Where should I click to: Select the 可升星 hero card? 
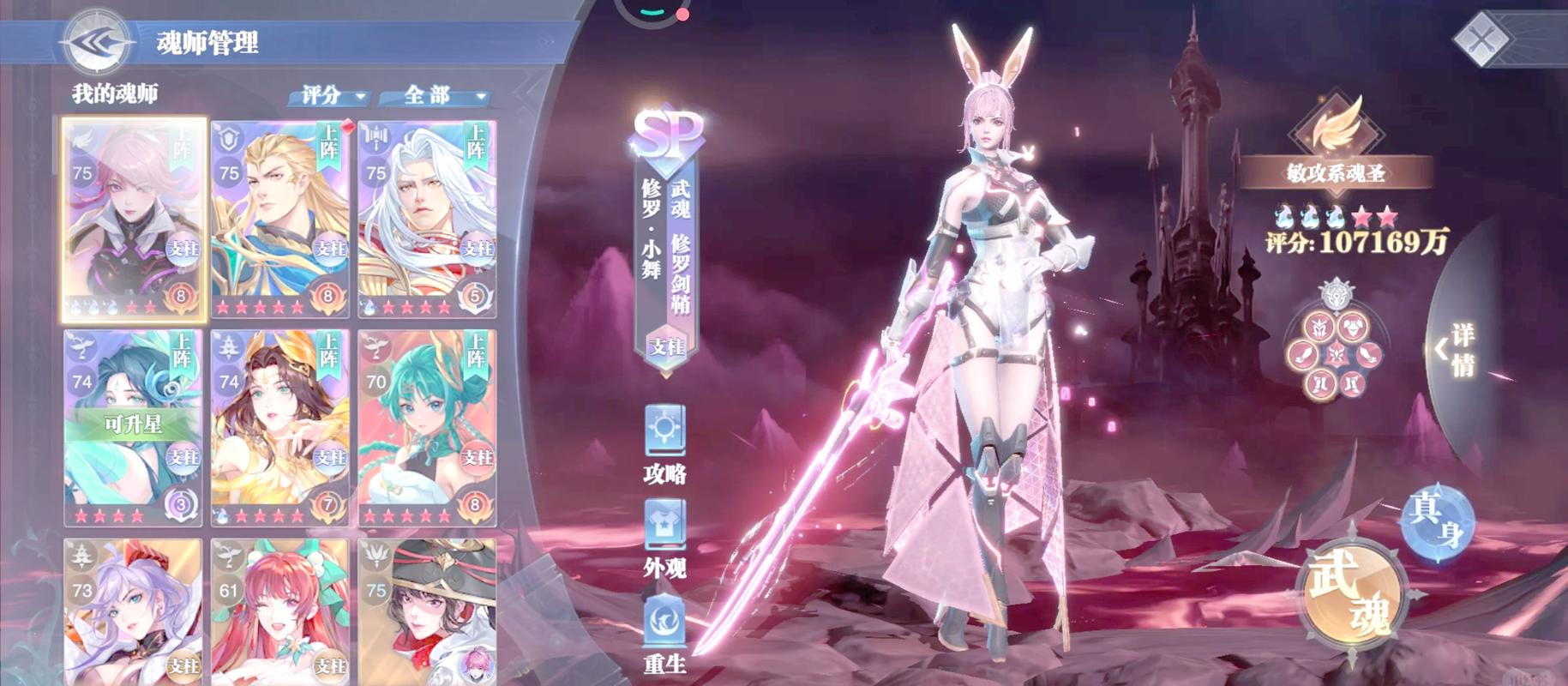134,427
